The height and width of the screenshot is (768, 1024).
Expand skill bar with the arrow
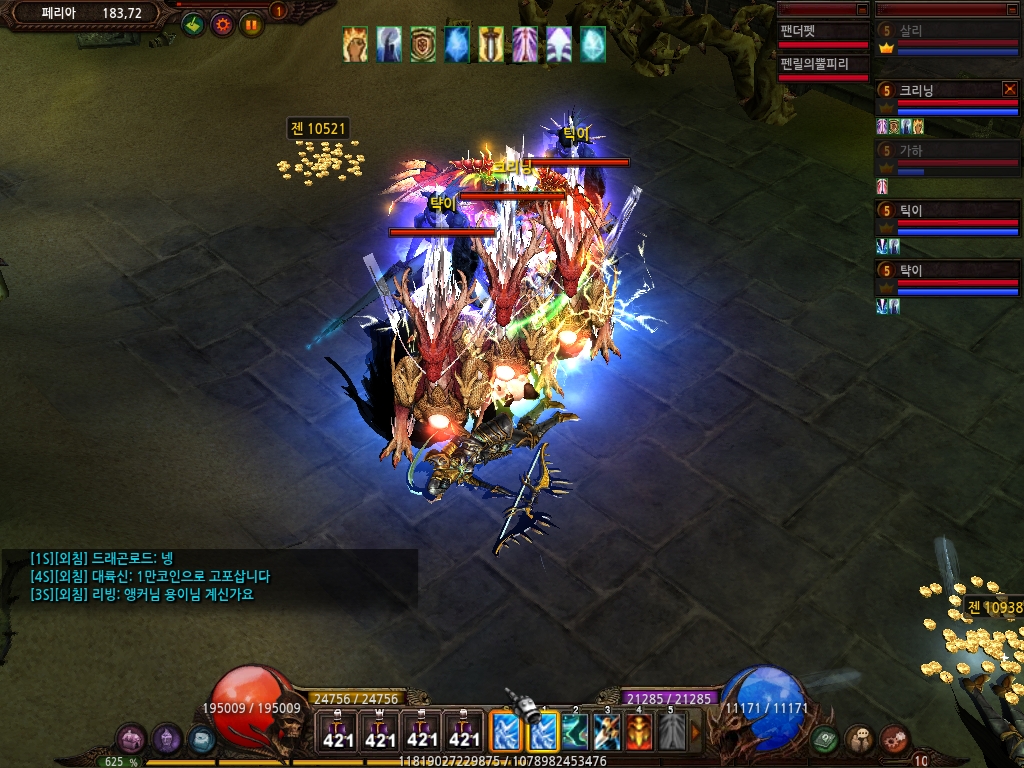[x=696, y=733]
